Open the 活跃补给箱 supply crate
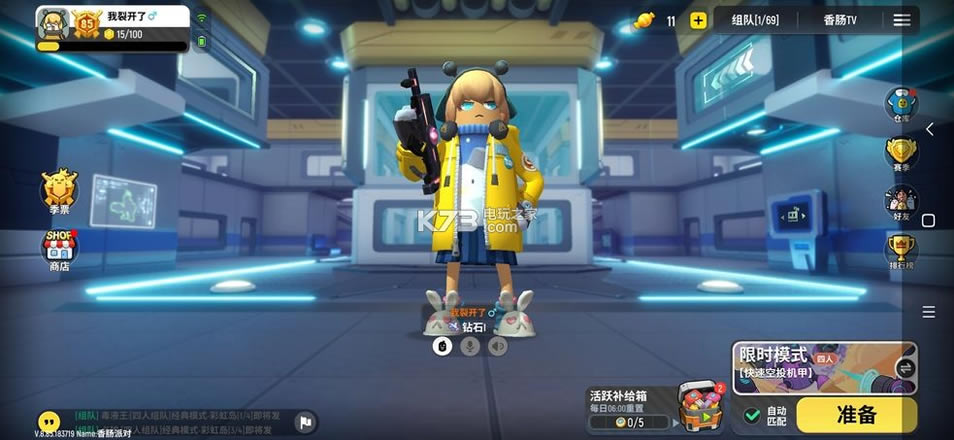The height and width of the screenshot is (440, 954). pos(699,403)
